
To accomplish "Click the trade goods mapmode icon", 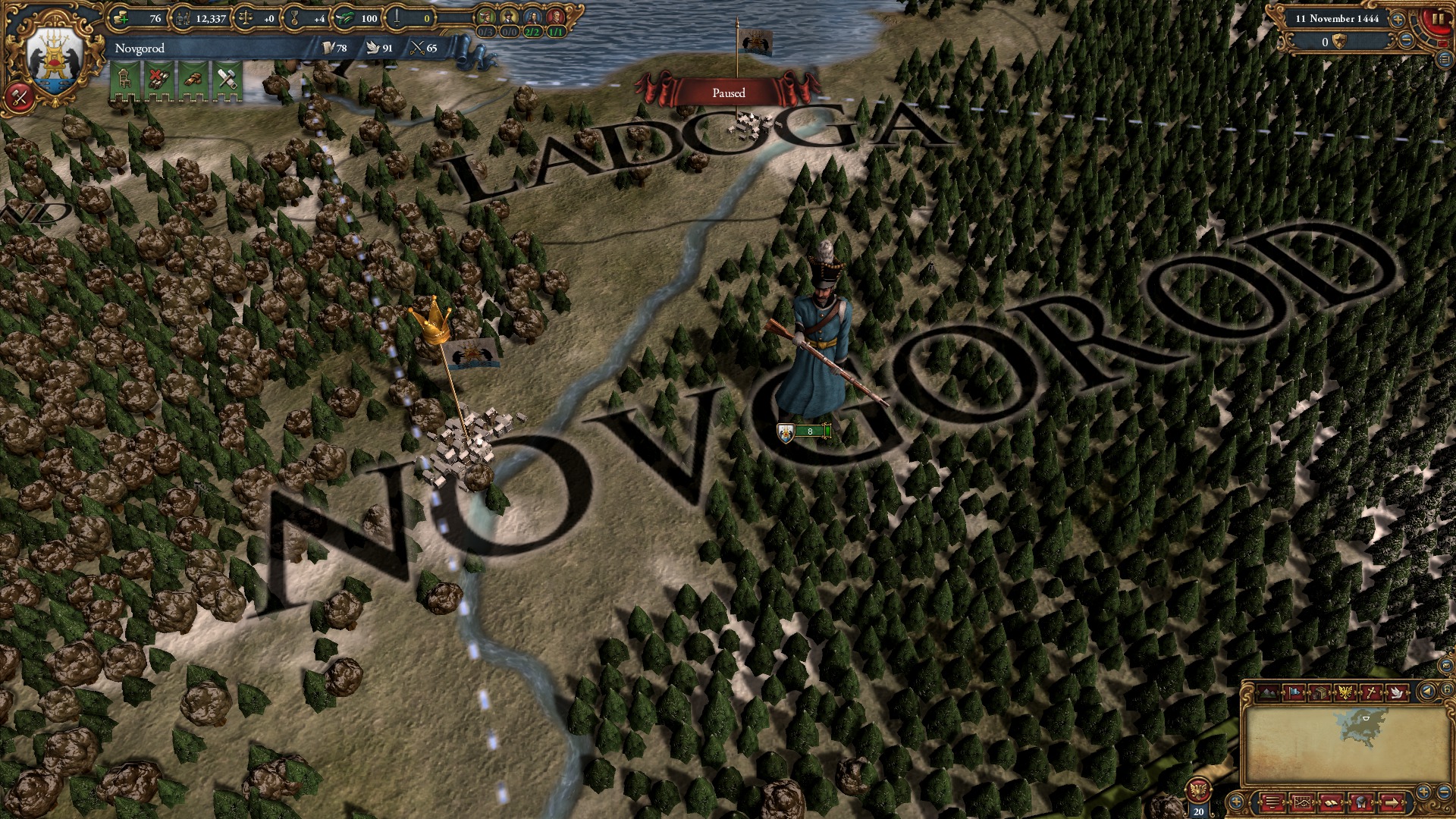I will (1319, 692).
